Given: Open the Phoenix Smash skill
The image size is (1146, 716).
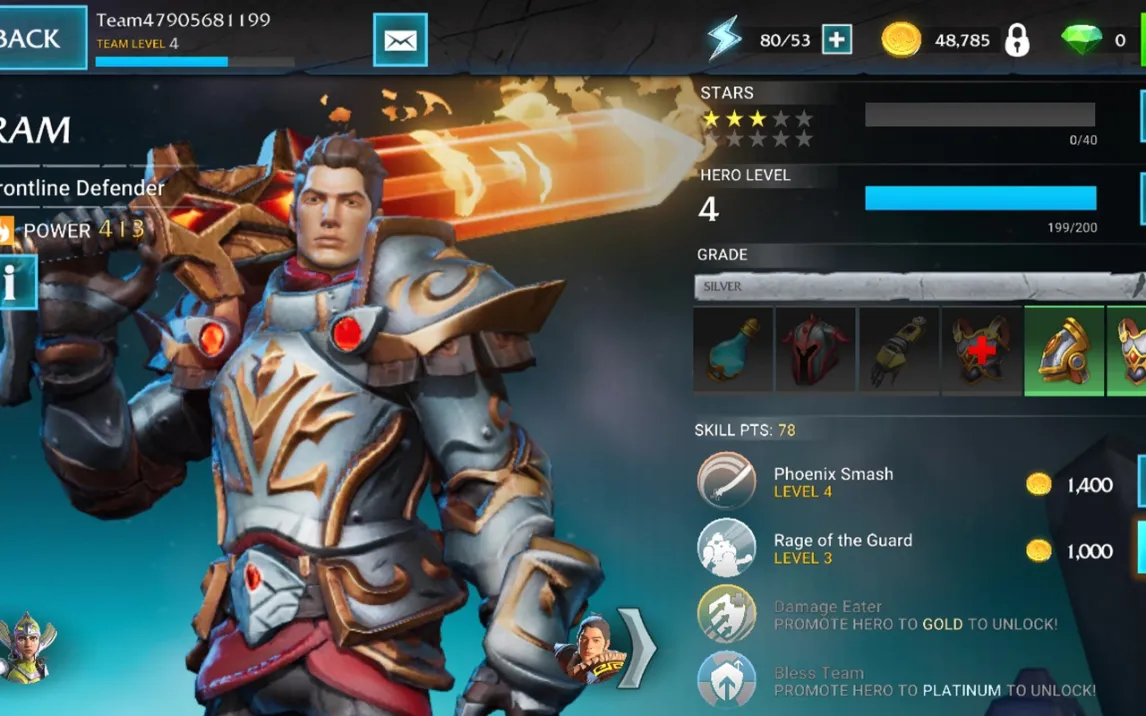Looking at the screenshot, I should click(x=727, y=482).
